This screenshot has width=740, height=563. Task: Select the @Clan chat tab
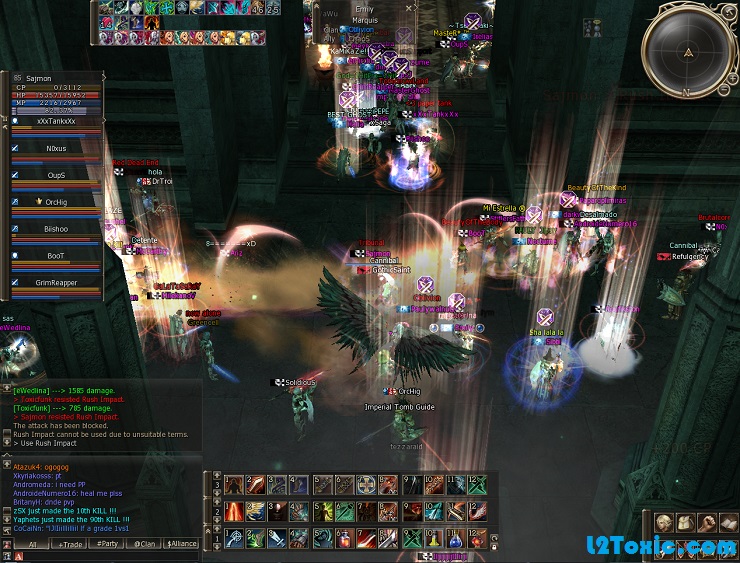coord(145,544)
